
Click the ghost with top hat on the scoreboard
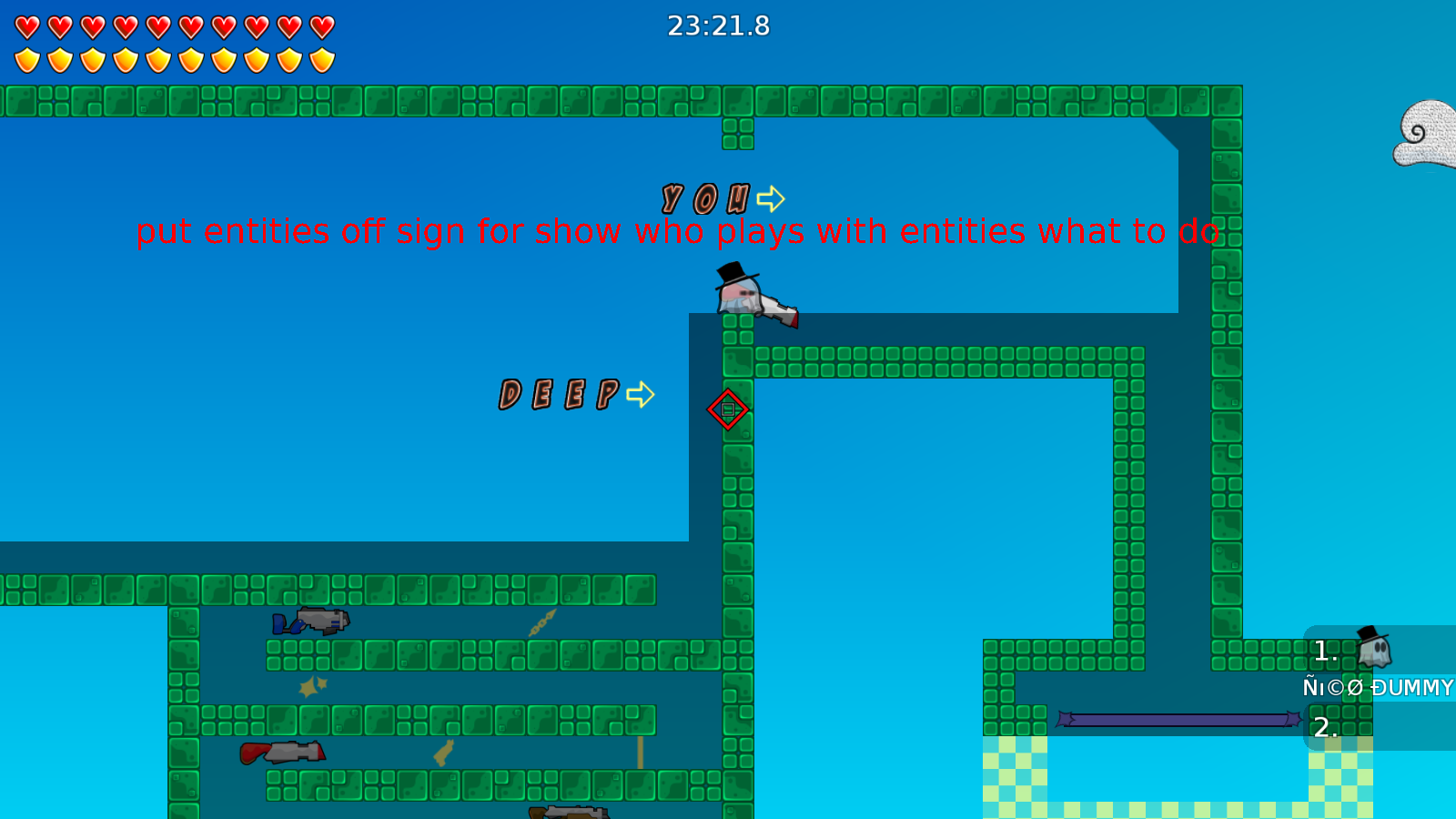(x=1374, y=649)
